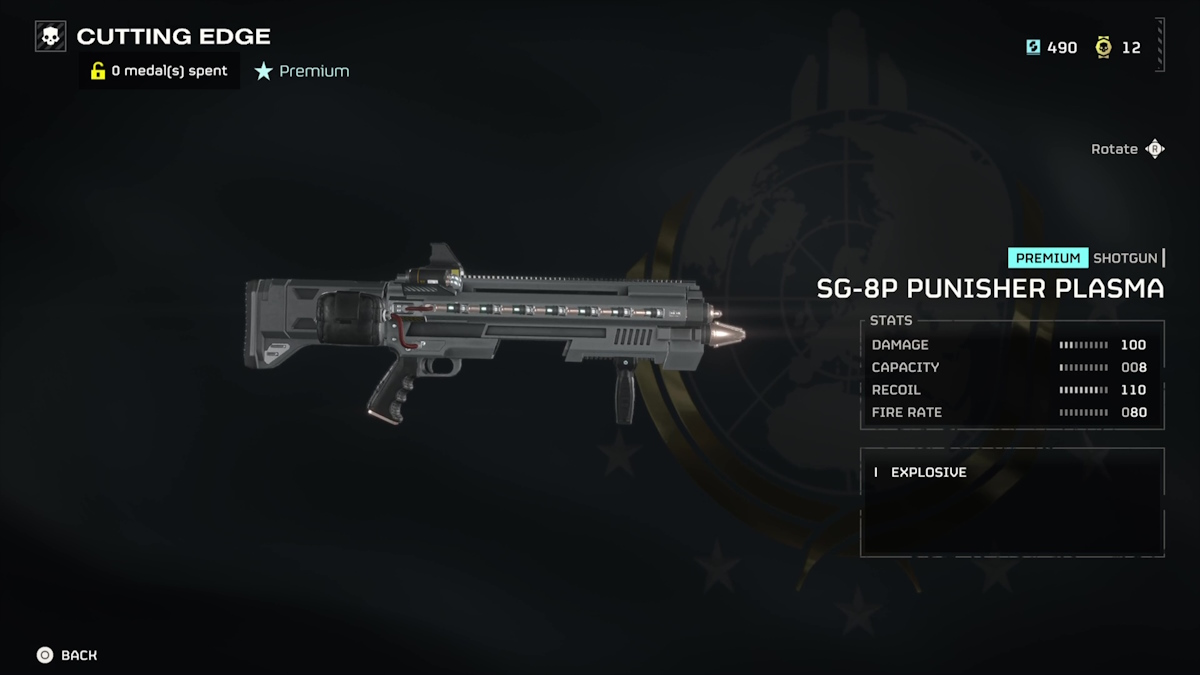Select the Explosive weapon trait entry
The width and height of the screenshot is (1200, 675).
(x=928, y=472)
